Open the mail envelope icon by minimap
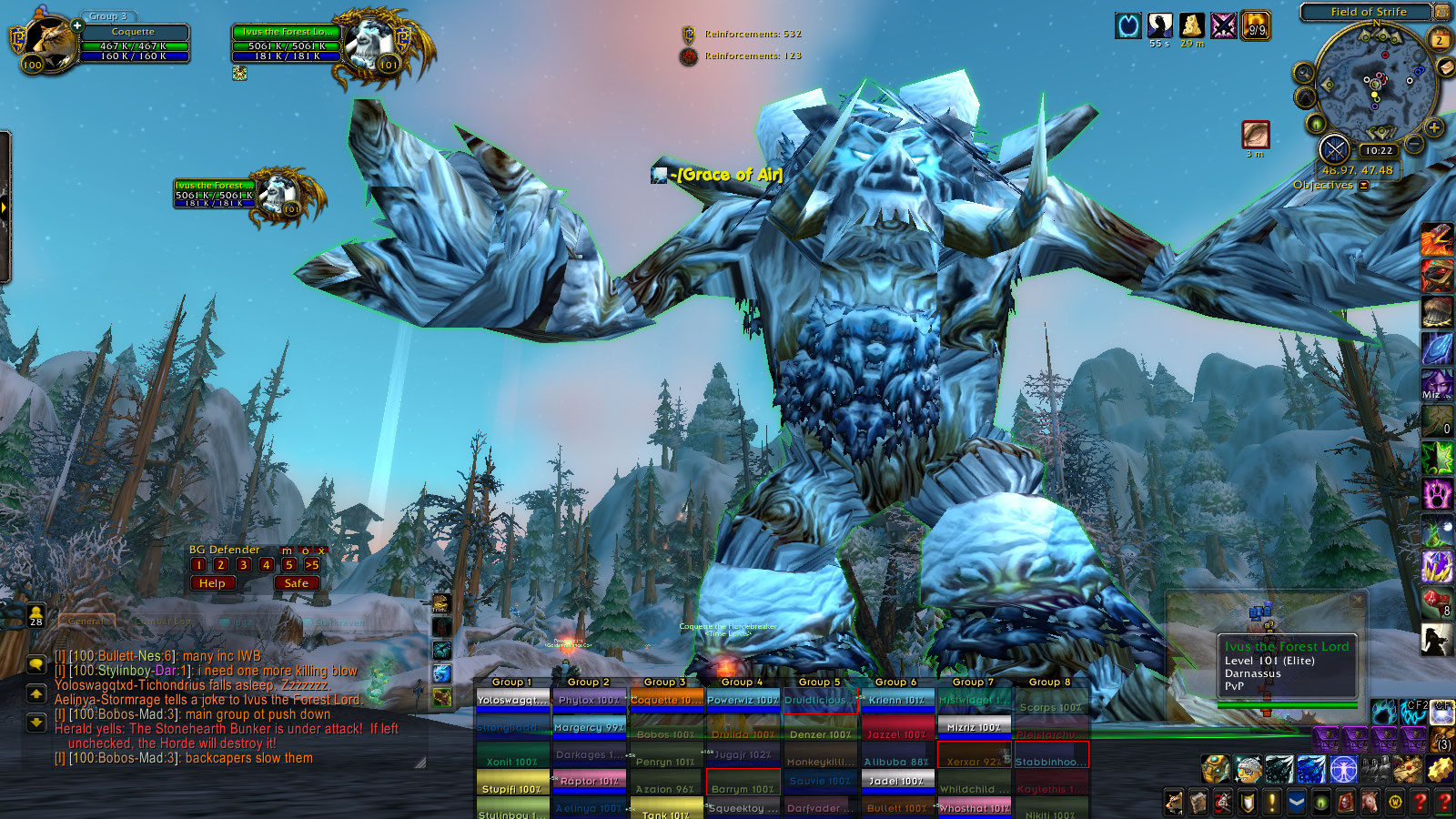This screenshot has height=819, width=1456. point(1445,68)
